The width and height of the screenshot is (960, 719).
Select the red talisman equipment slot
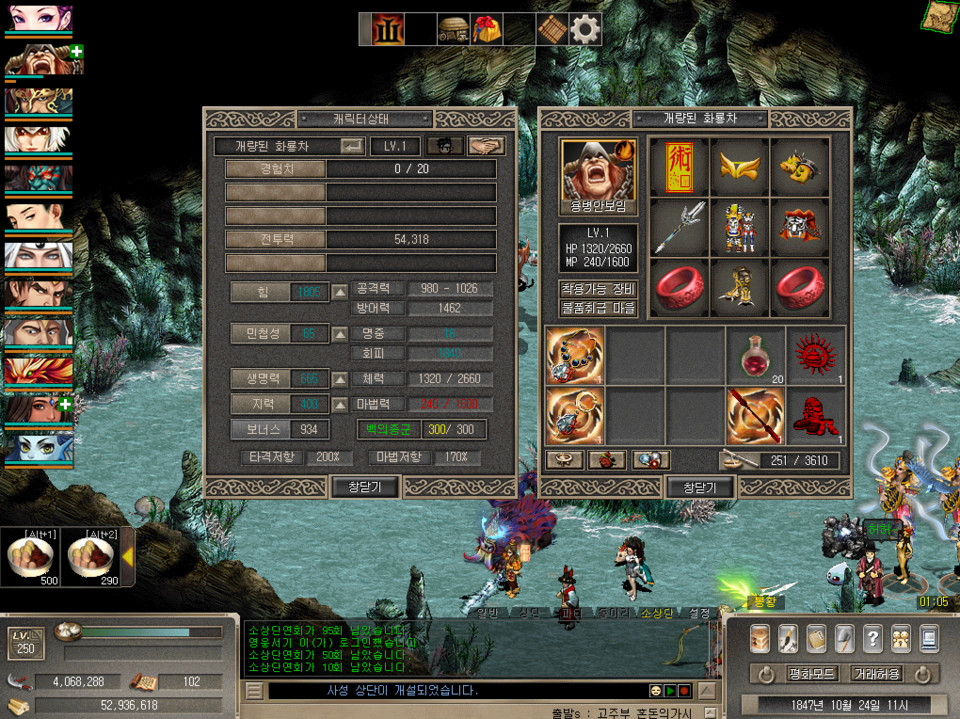678,167
